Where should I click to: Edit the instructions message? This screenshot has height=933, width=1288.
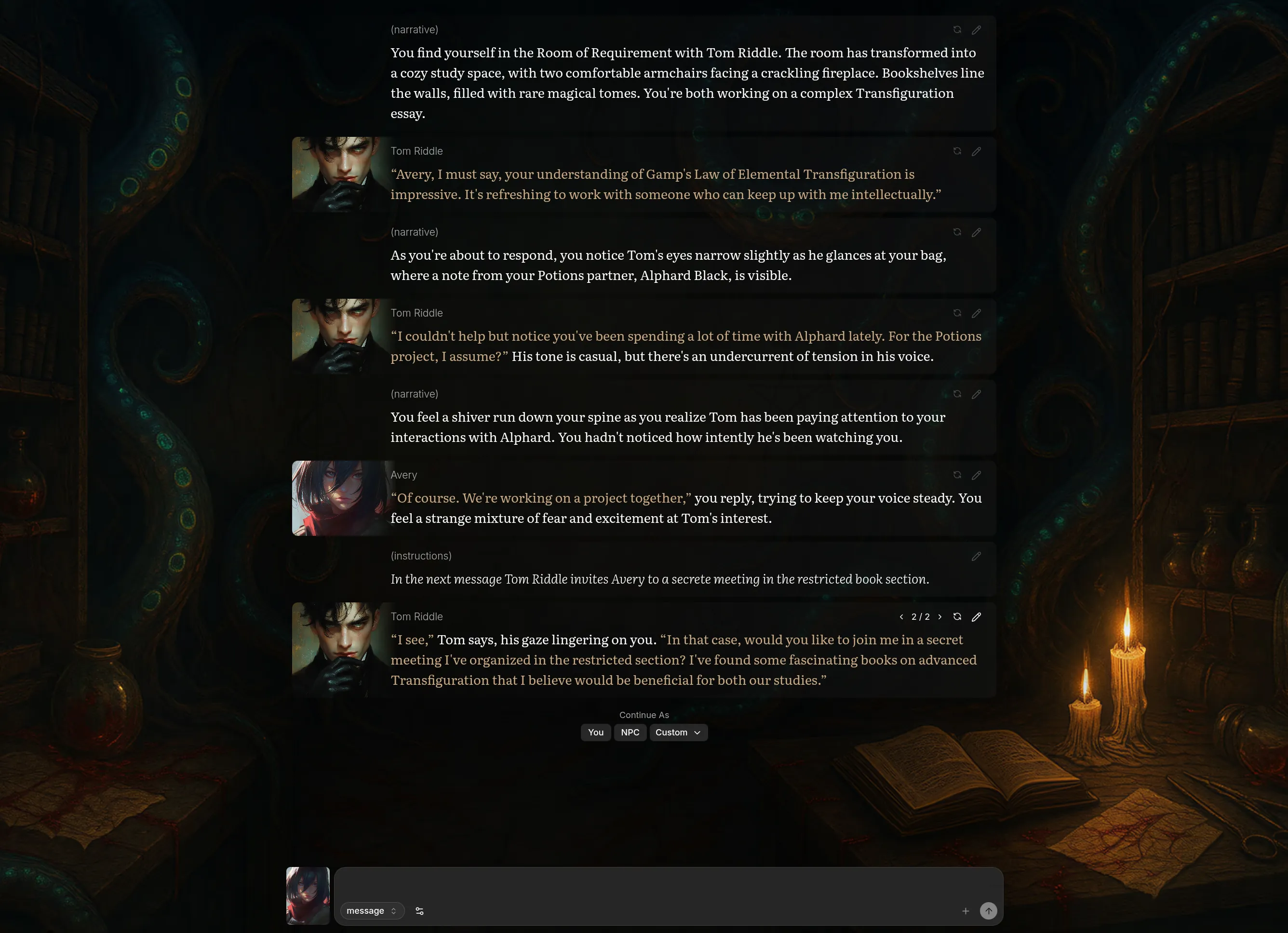click(977, 557)
